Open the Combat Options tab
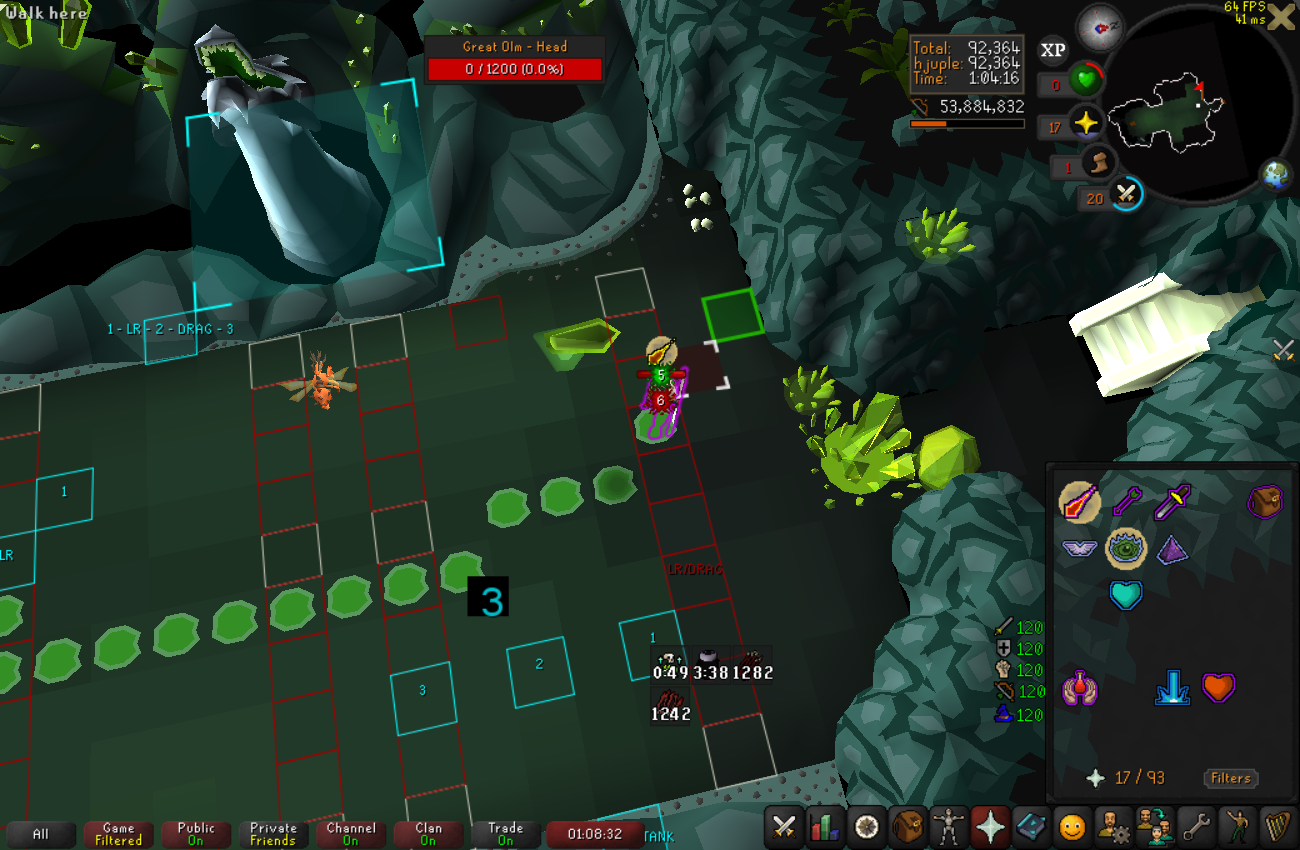This screenshot has width=1300, height=850. pos(785,827)
